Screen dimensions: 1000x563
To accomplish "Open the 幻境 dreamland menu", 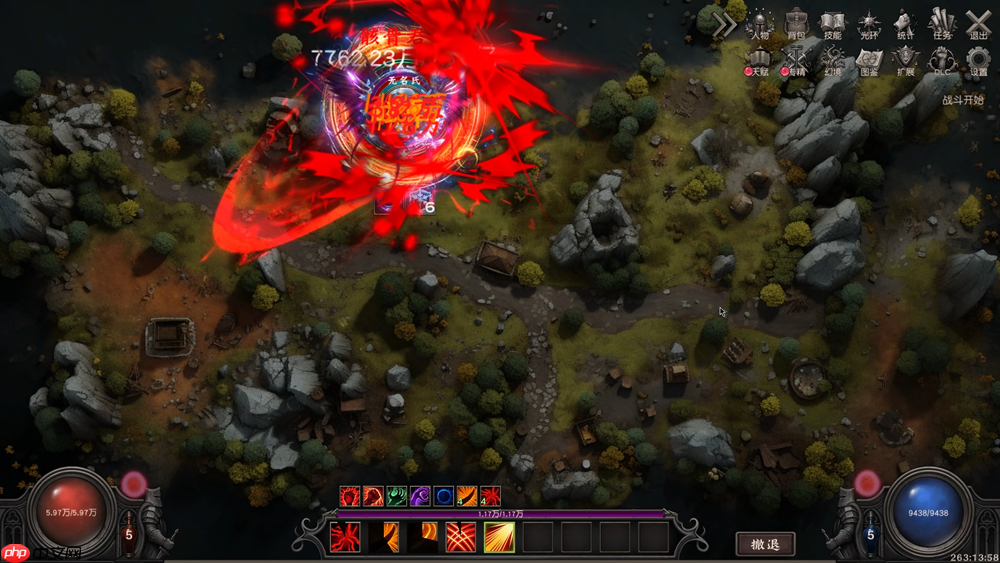I will [x=833, y=62].
